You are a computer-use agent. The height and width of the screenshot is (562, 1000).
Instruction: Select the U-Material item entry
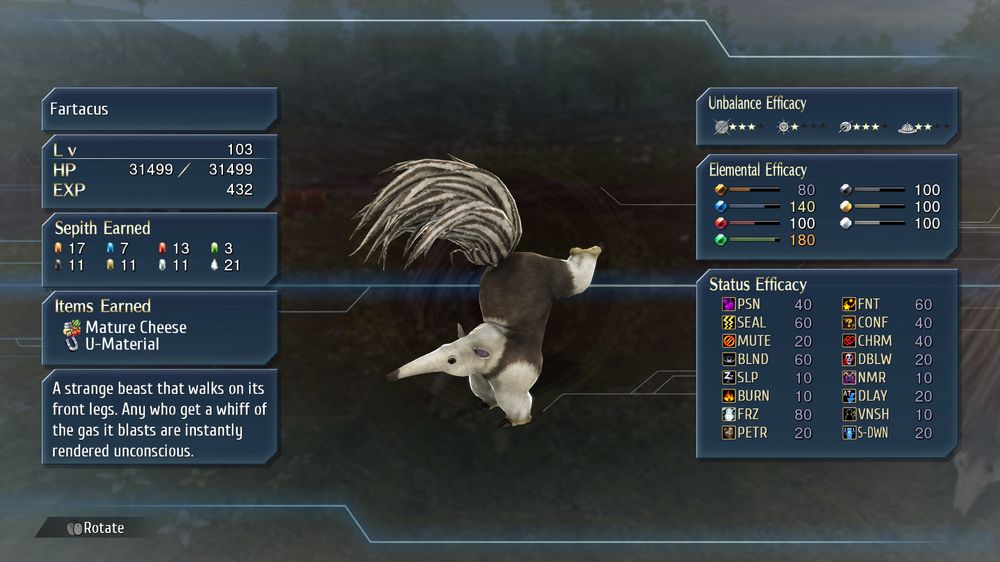click(x=122, y=344)
